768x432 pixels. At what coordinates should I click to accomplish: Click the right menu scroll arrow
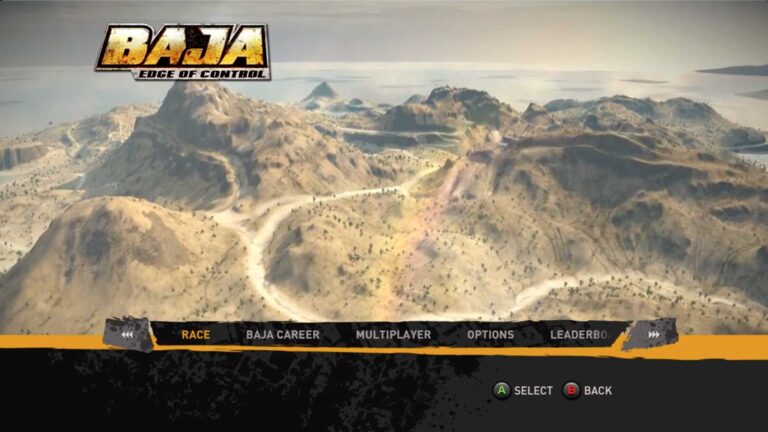click(653, 335)
